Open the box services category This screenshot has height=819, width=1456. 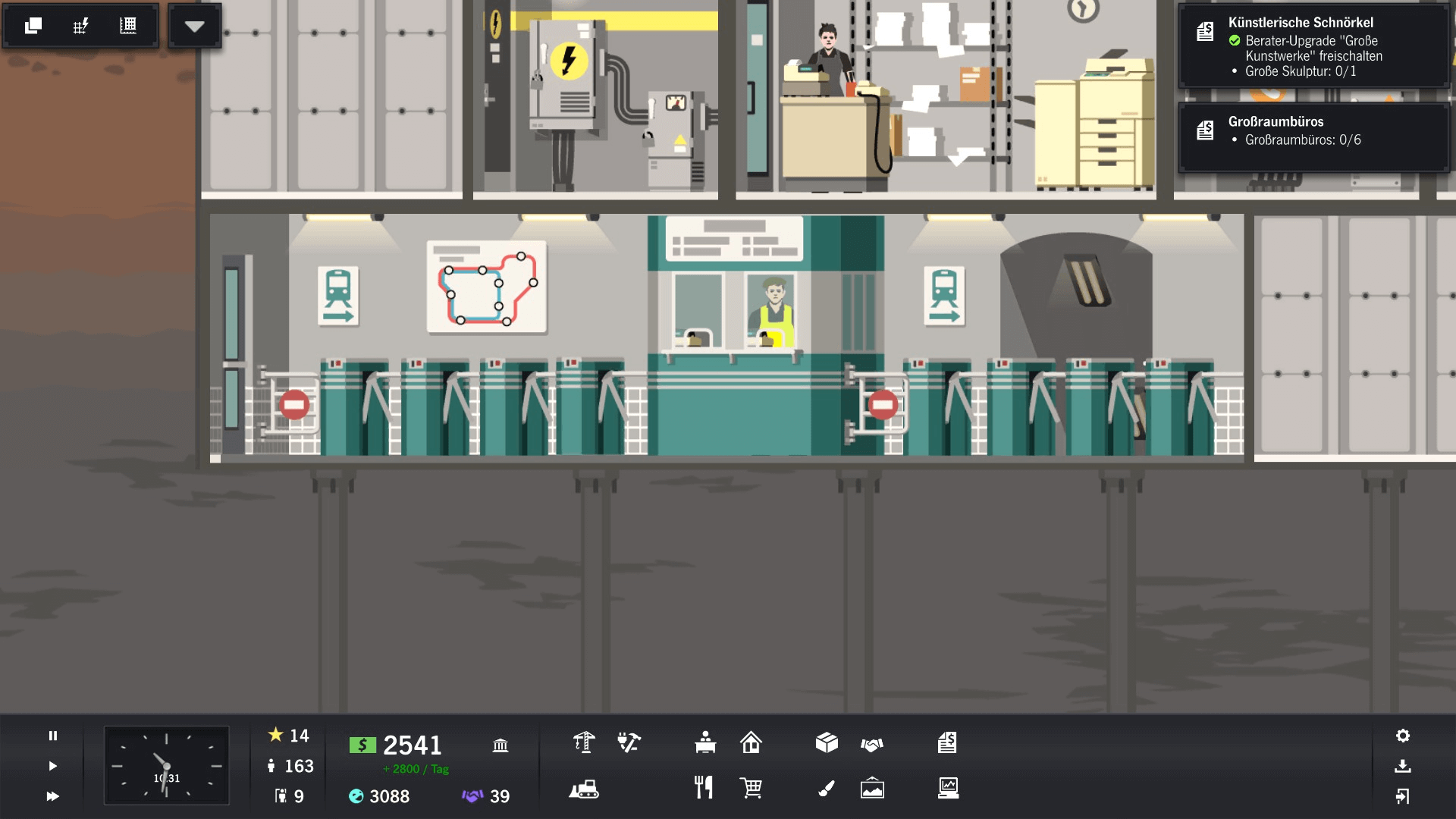click(827, 742)
